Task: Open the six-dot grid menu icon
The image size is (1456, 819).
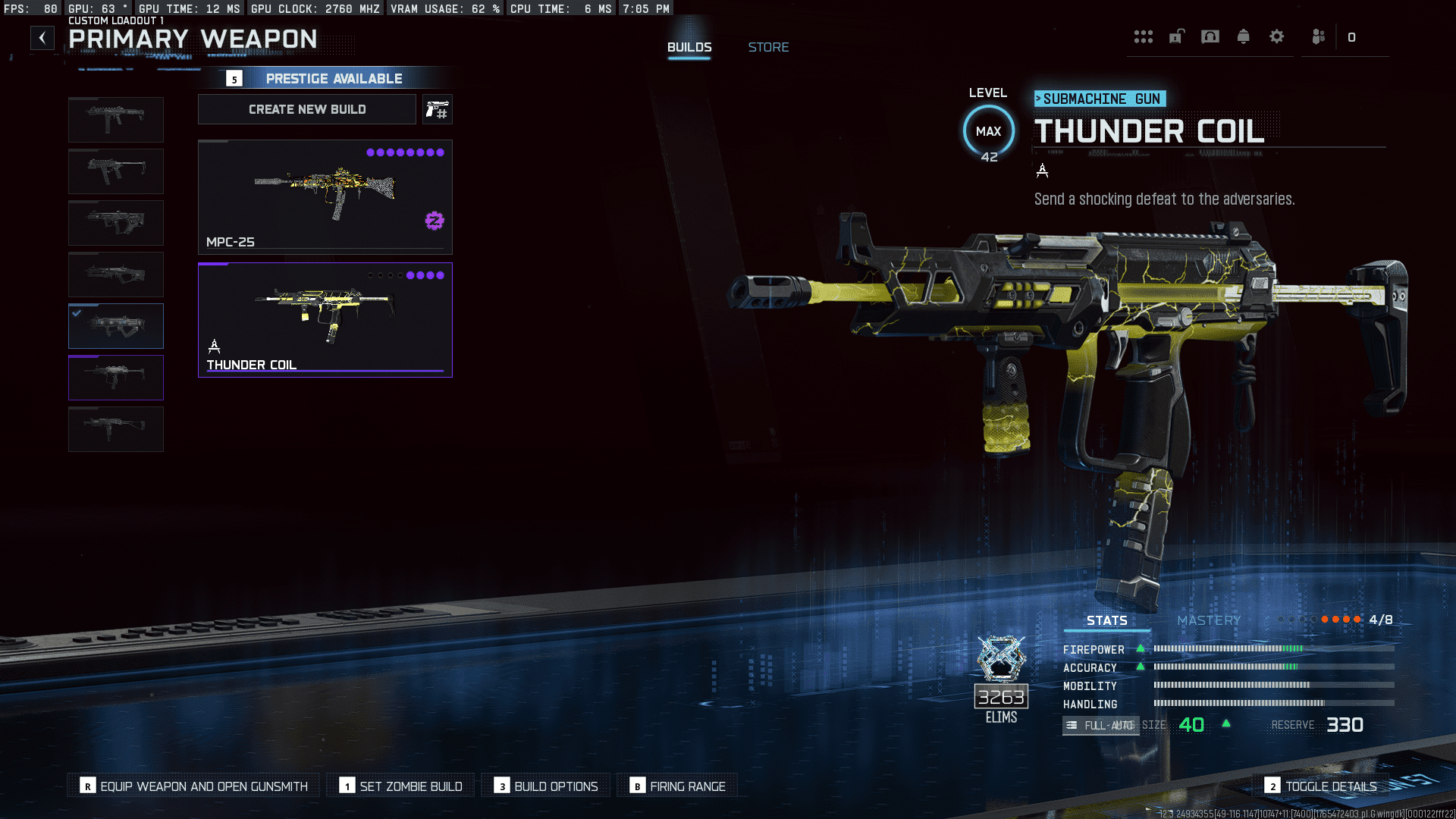Action: coord(1143,37)
